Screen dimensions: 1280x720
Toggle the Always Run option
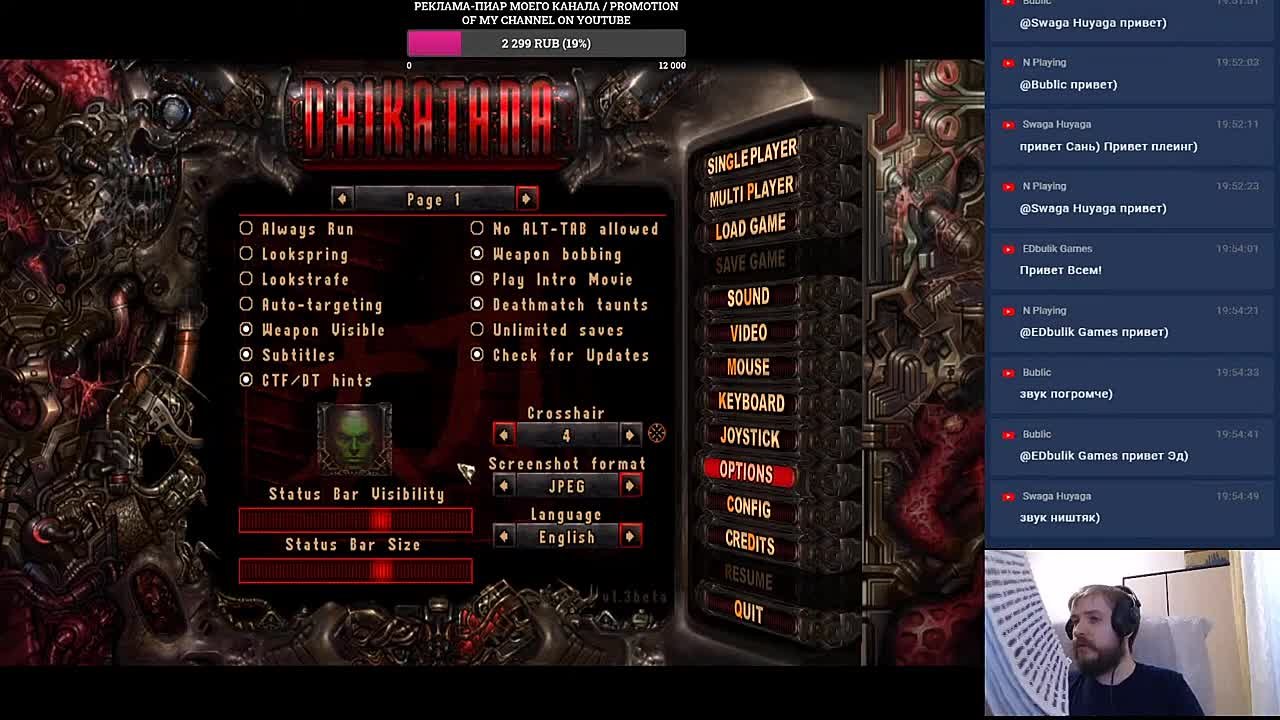(x=247, y=229)
